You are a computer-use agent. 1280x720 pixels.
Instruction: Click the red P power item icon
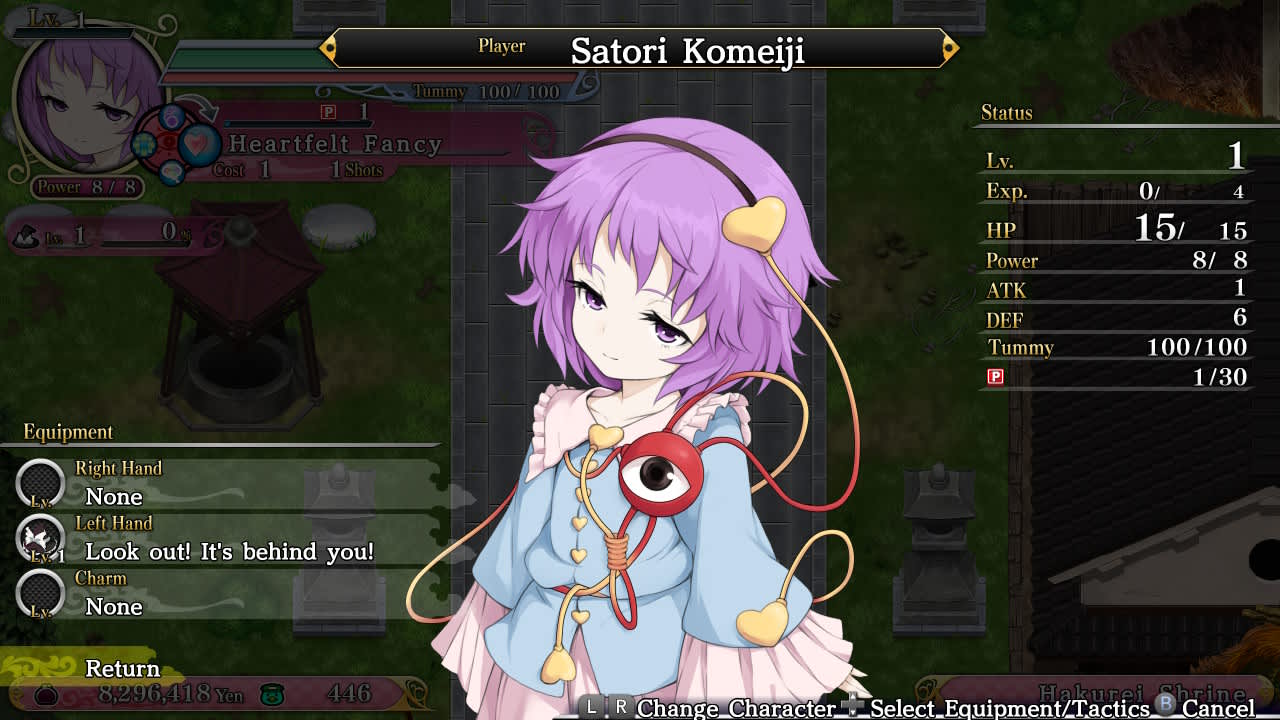[x=994, y=377]
